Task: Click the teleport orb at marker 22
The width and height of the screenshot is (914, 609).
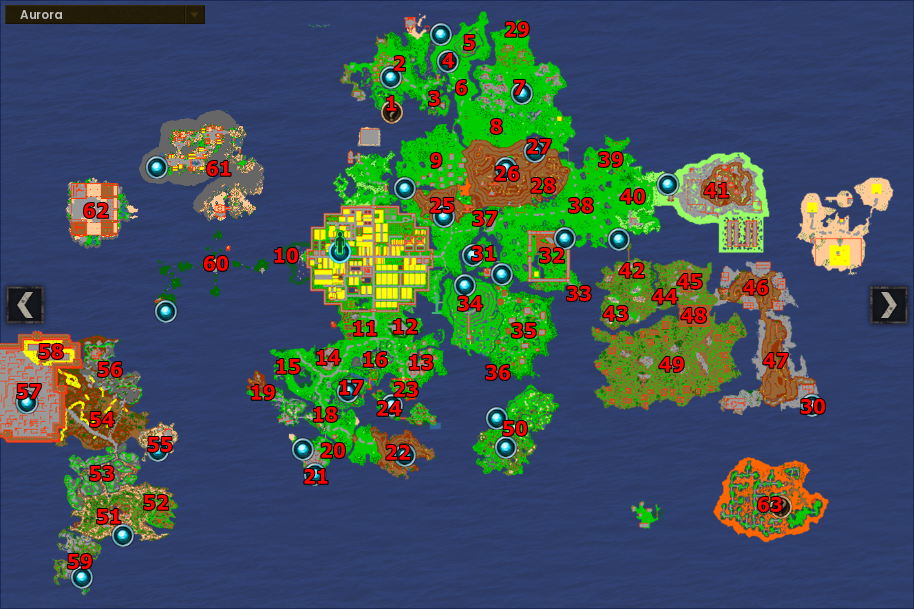Action: (404, 455)
